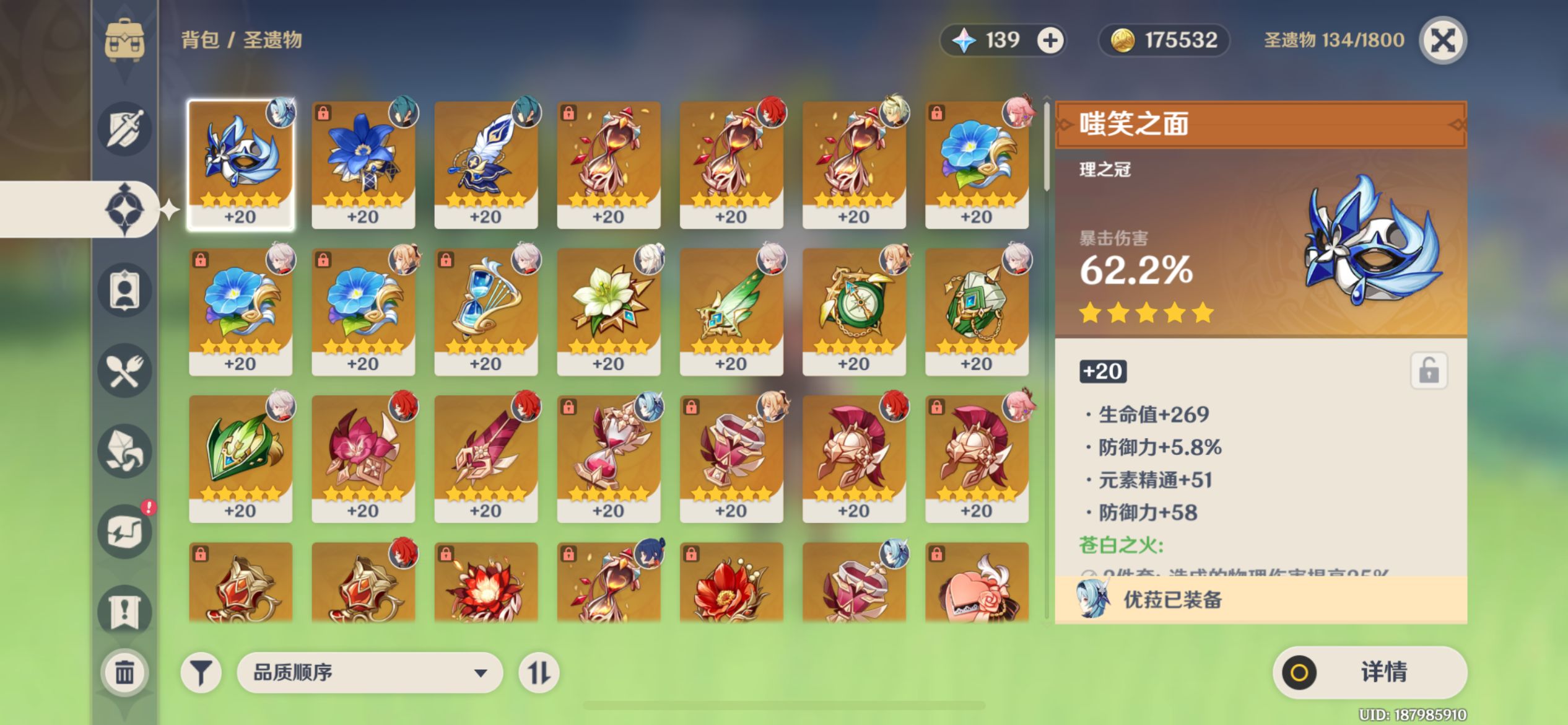Open the gadgets tab with red alert
This screenshot has height=725, width=1568.
click(124, 532)
